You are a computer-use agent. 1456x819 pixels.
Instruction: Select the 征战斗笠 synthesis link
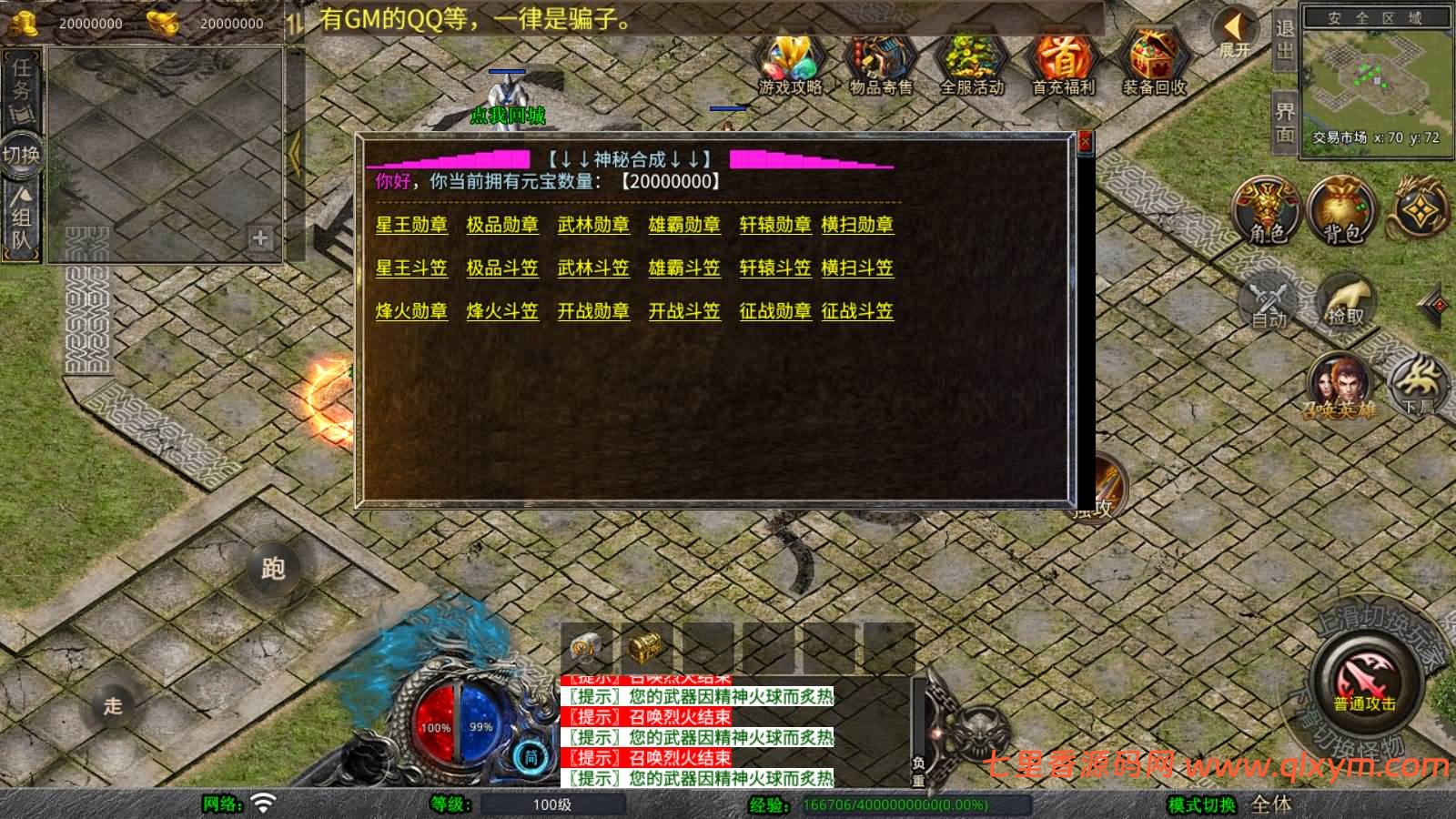click(857, 311)
